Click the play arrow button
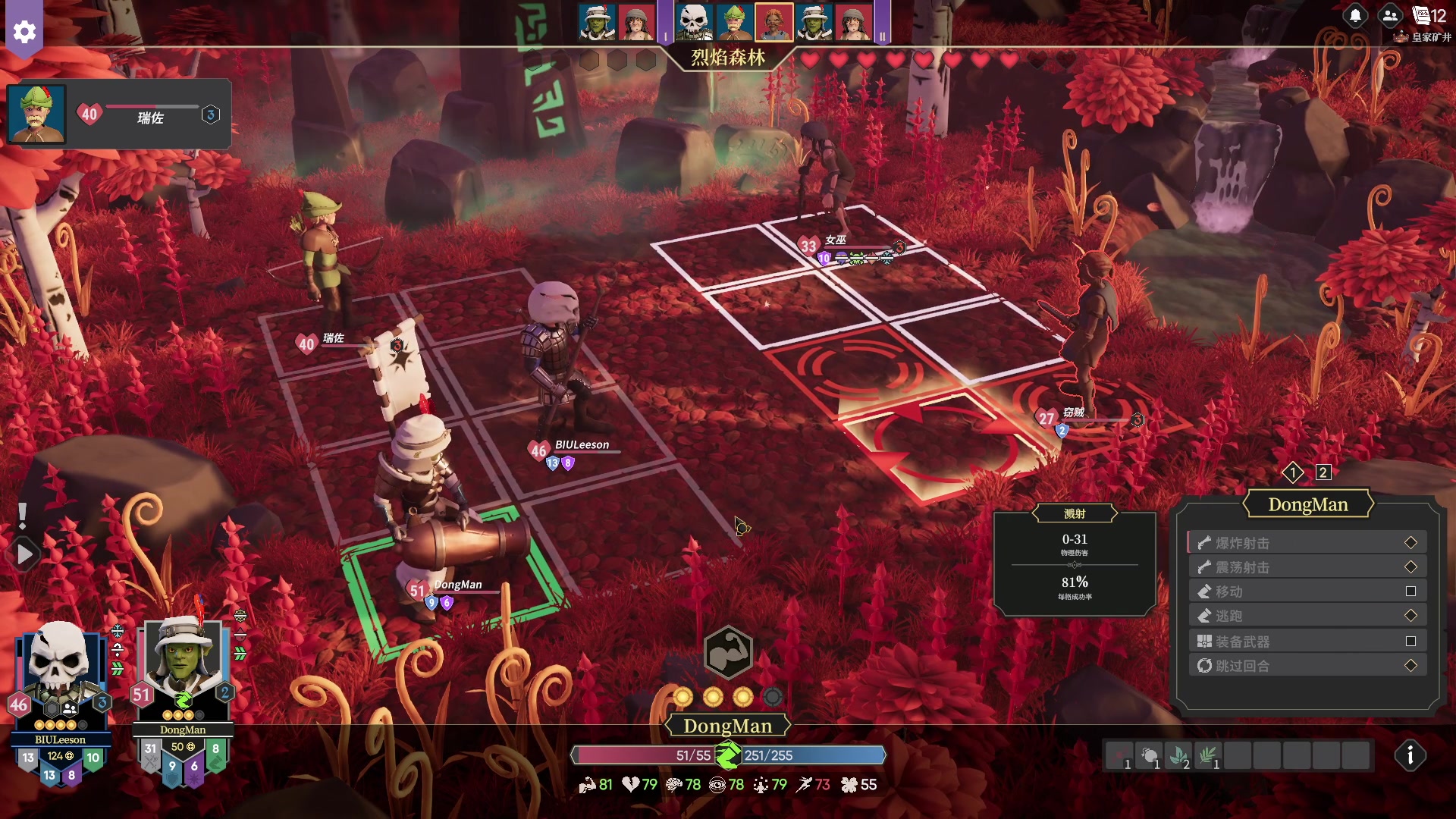Screen dimensions: 1456x819 point(24,555)
